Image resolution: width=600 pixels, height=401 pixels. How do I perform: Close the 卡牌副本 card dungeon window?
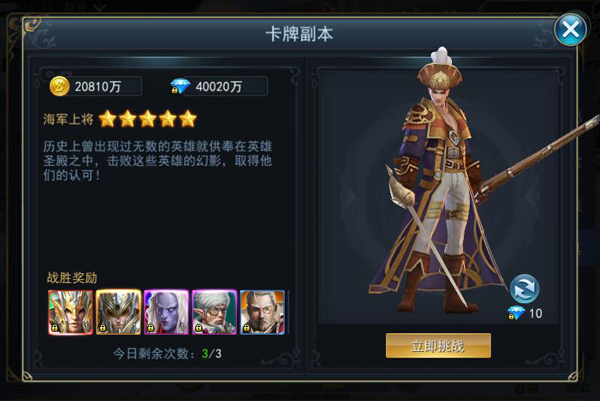pos(570,29)
